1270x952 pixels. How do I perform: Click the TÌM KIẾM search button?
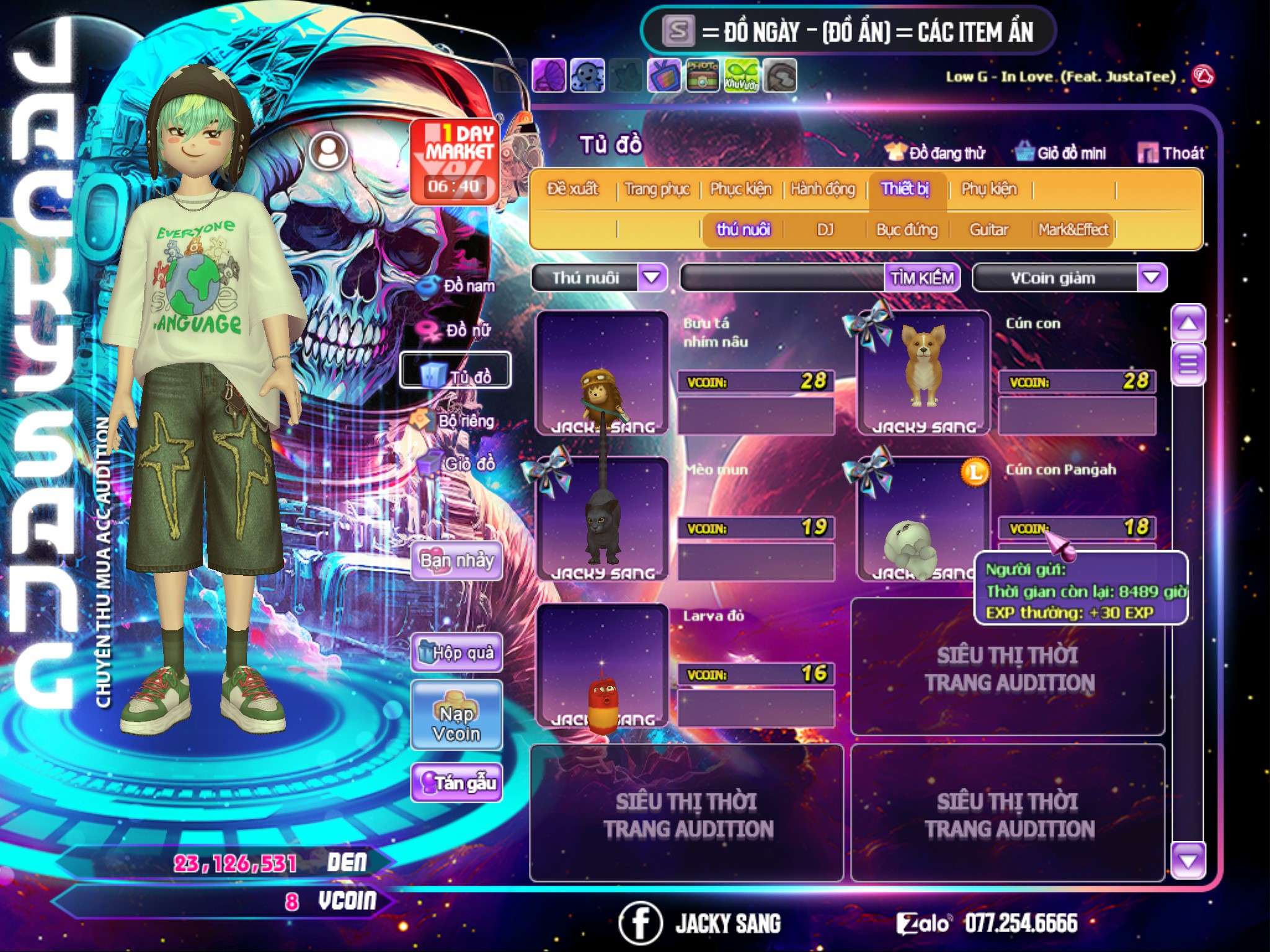click(x=921, y=278)
